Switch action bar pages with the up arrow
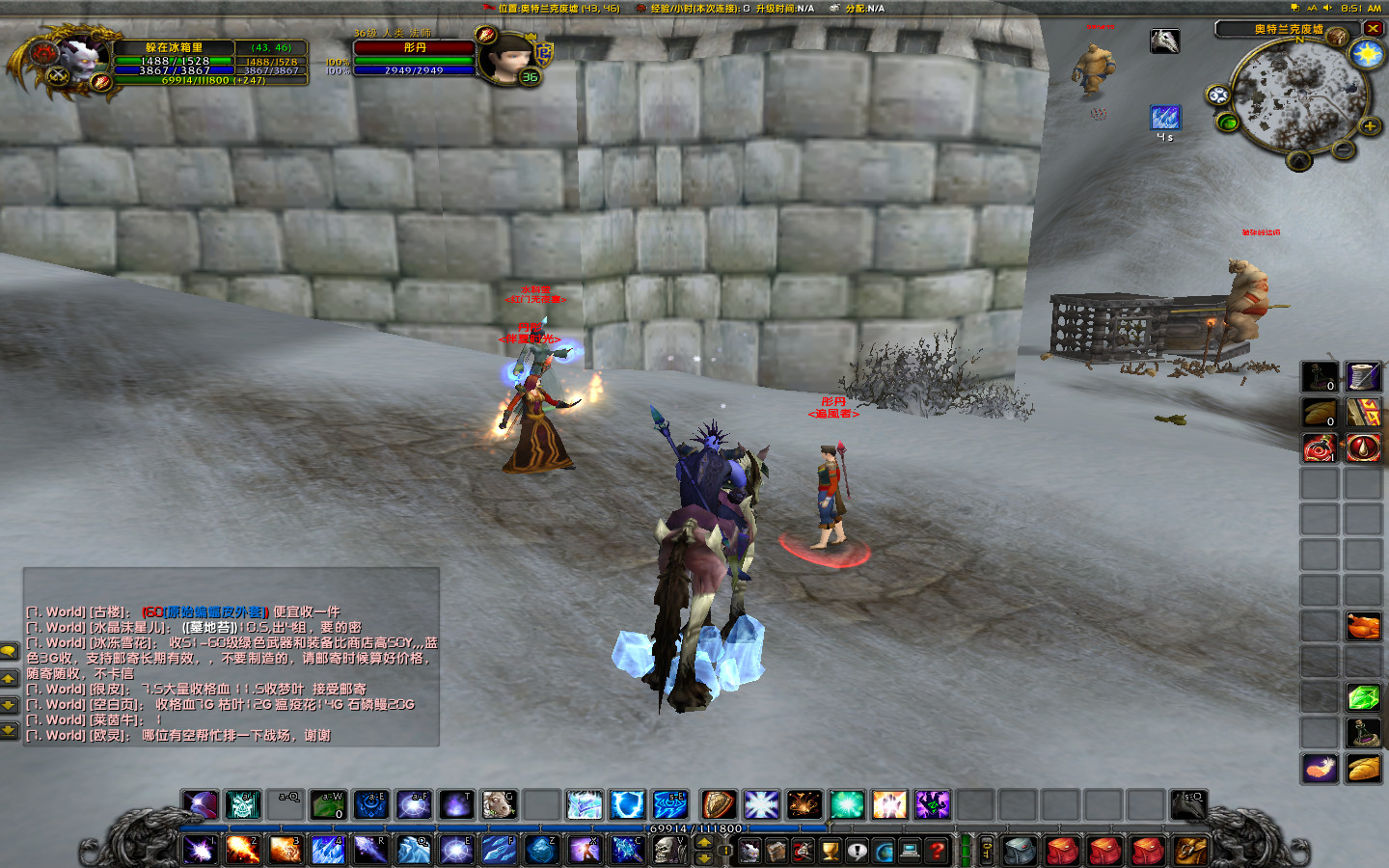This screenshot has width=1389, height=868. 704,842
